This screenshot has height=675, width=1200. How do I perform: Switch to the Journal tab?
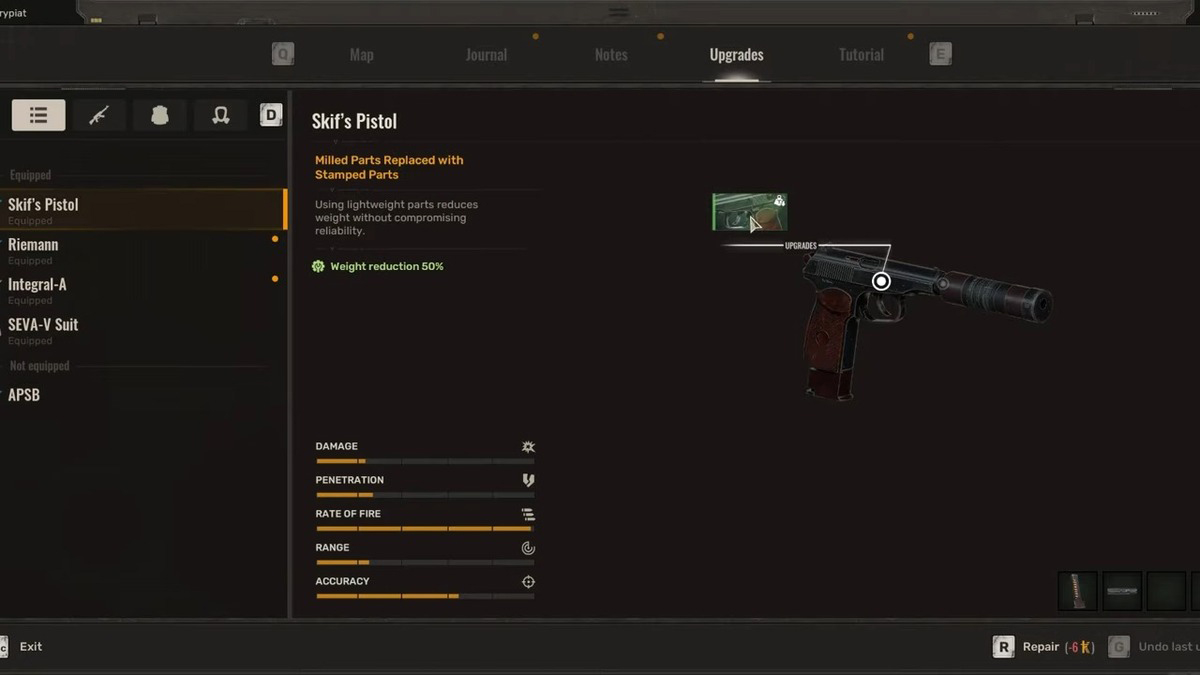click(486, 55)
